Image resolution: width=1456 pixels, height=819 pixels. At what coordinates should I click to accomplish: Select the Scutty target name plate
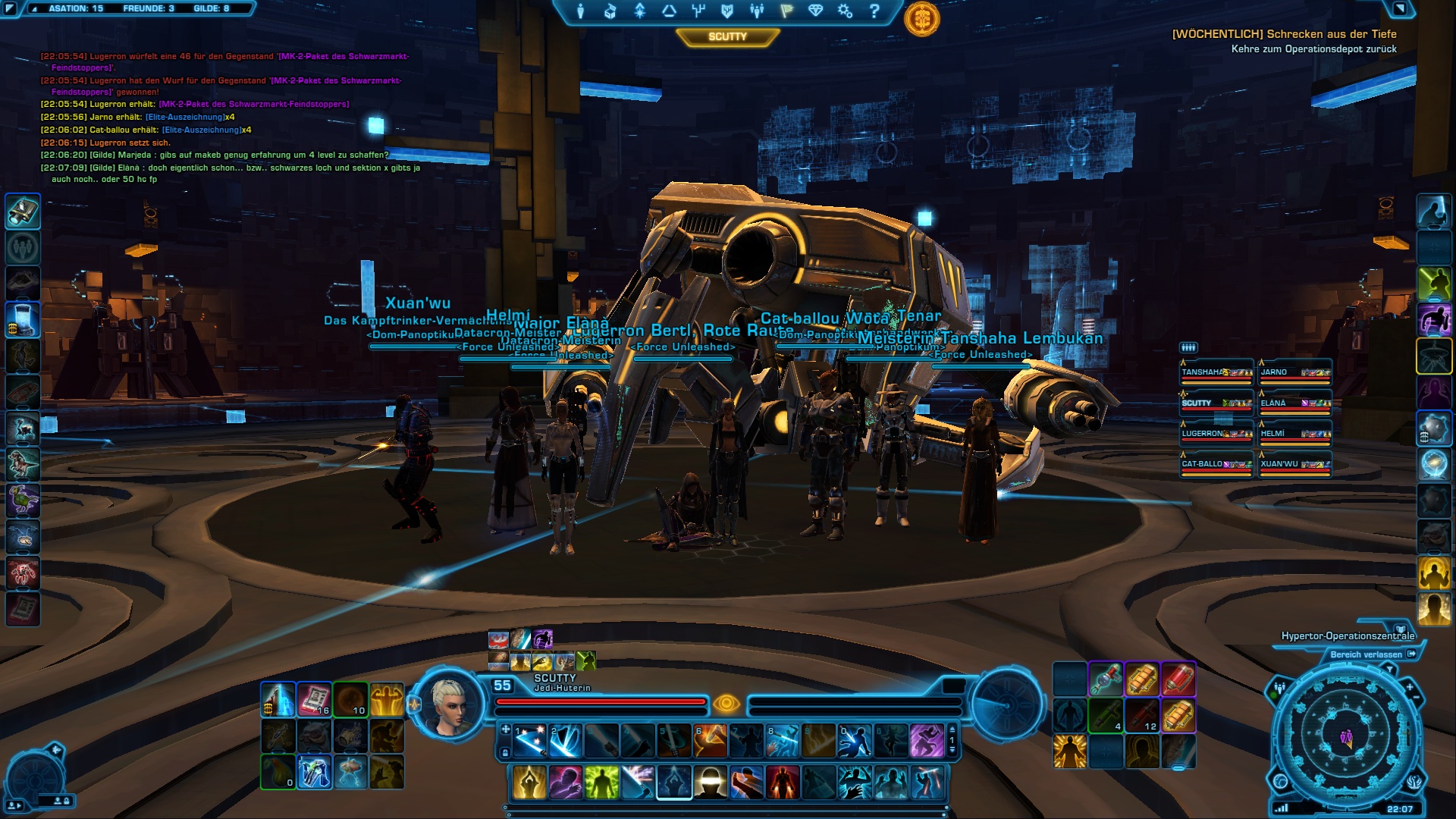tap(727, 36)
